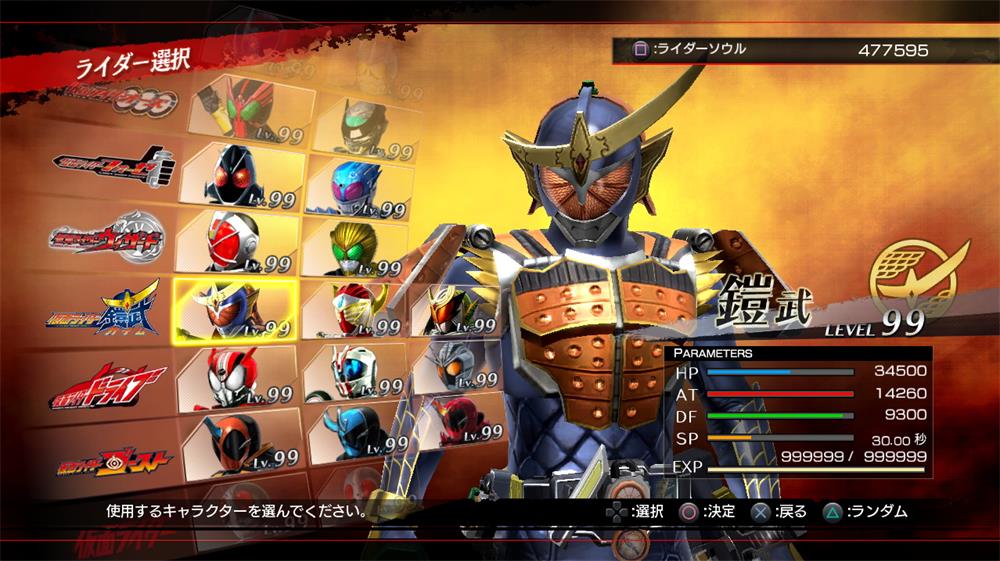
Task: Click the highlighted Gaim character tile
Action: point(235,309)
